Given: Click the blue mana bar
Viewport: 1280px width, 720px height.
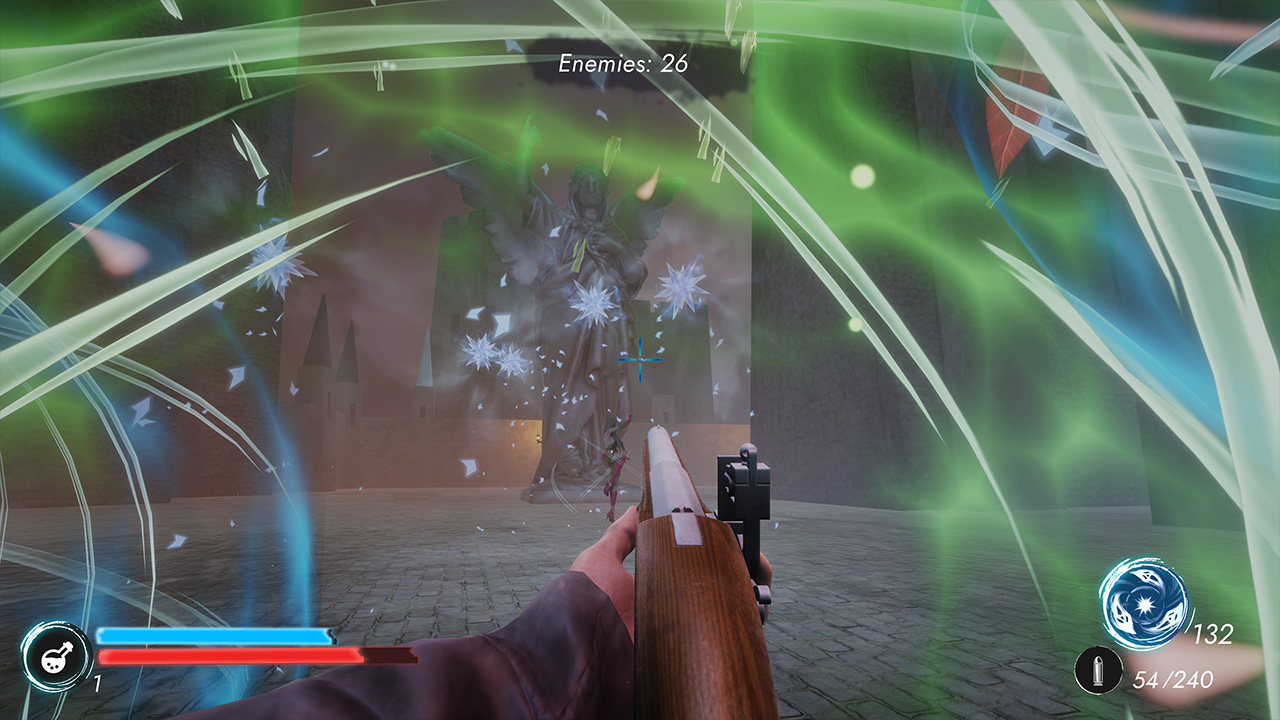Looking at the screenshot, I should (215, 634).
